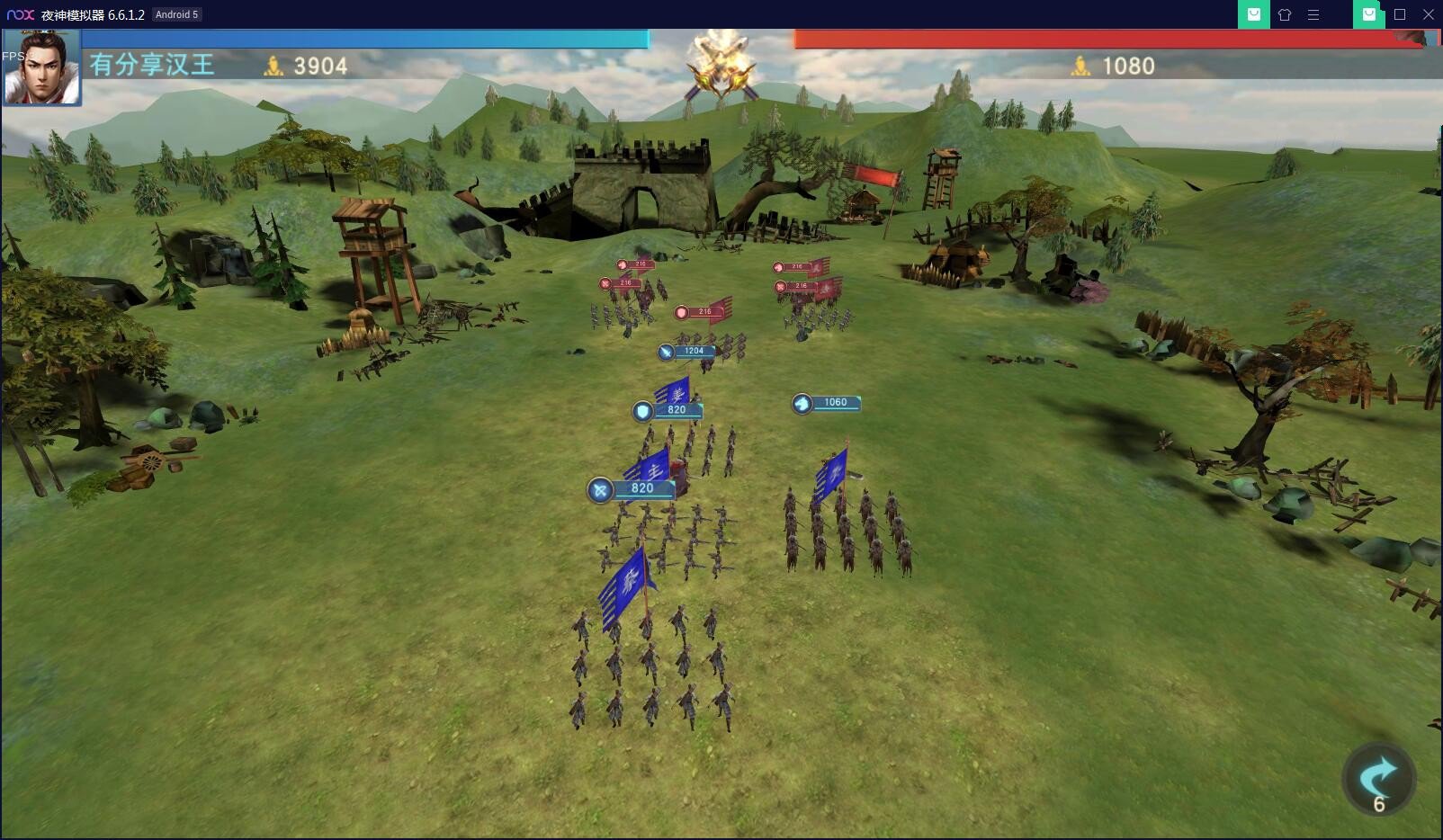
Task: Select the general's portrait avatar
Action: click(41, 67)
